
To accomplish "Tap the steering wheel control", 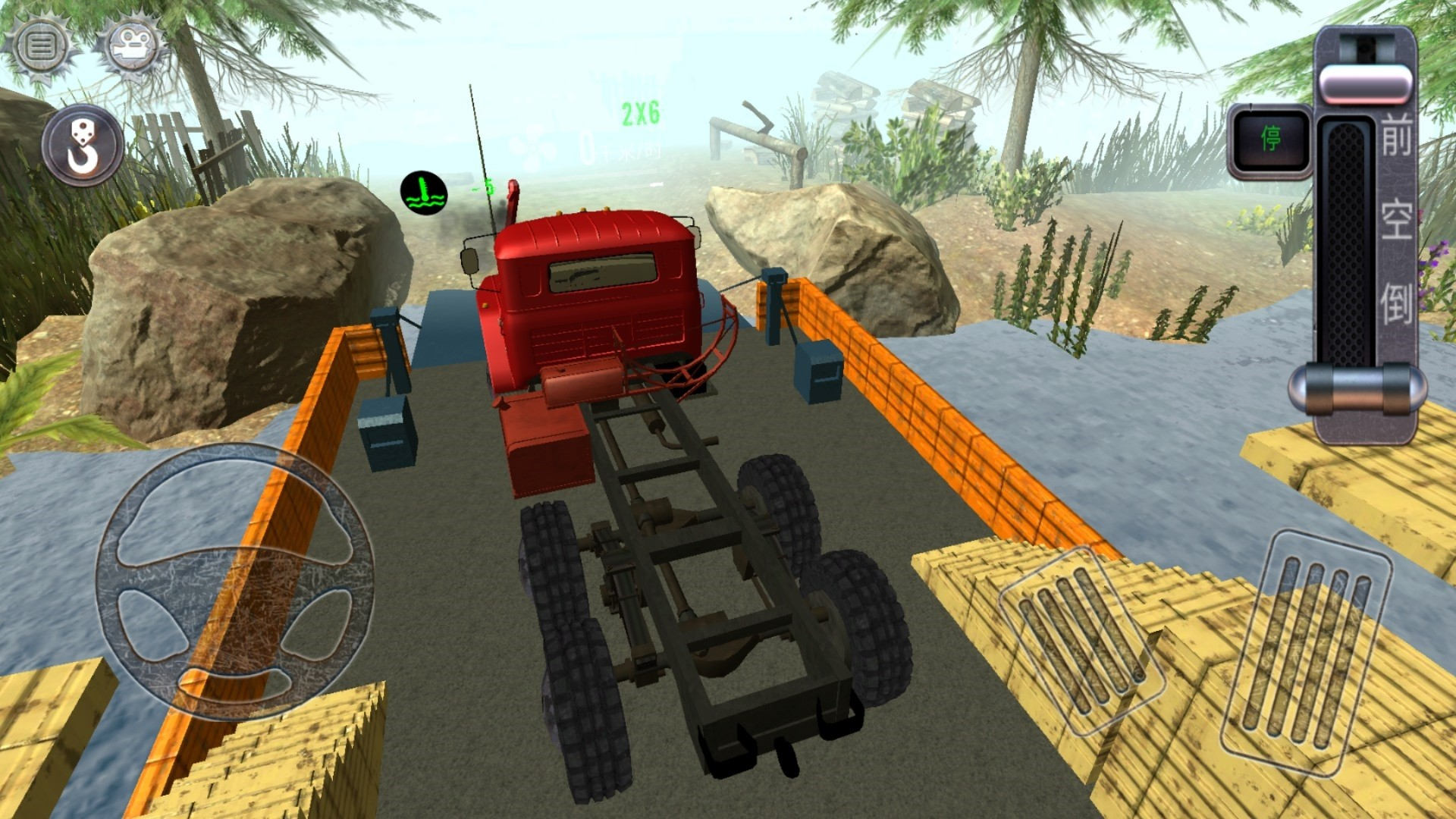I will [235, 580].
